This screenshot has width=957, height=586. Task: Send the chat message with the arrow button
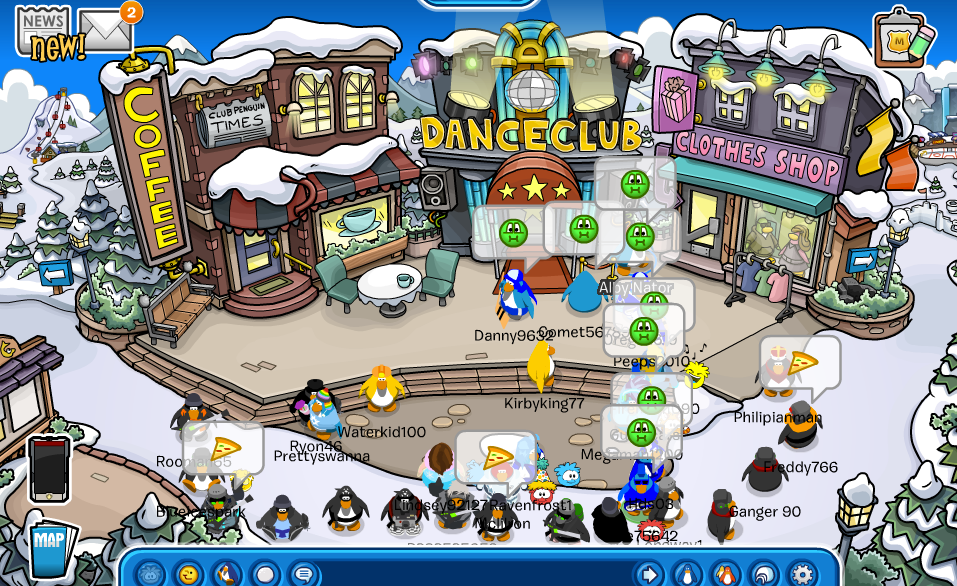point(650,574)
